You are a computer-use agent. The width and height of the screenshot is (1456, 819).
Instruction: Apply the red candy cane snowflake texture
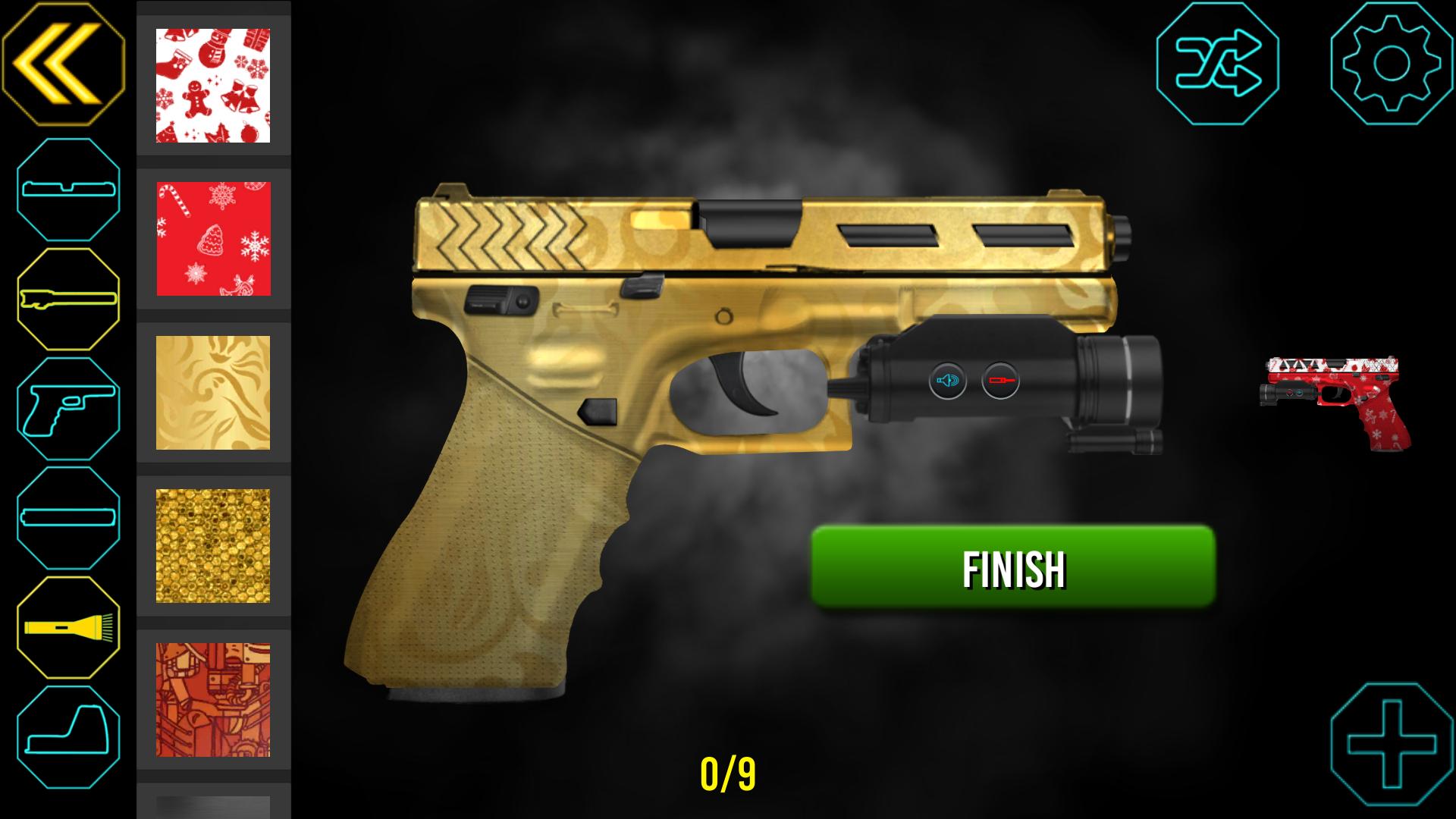pyautogui.click(x=213, y=238)
